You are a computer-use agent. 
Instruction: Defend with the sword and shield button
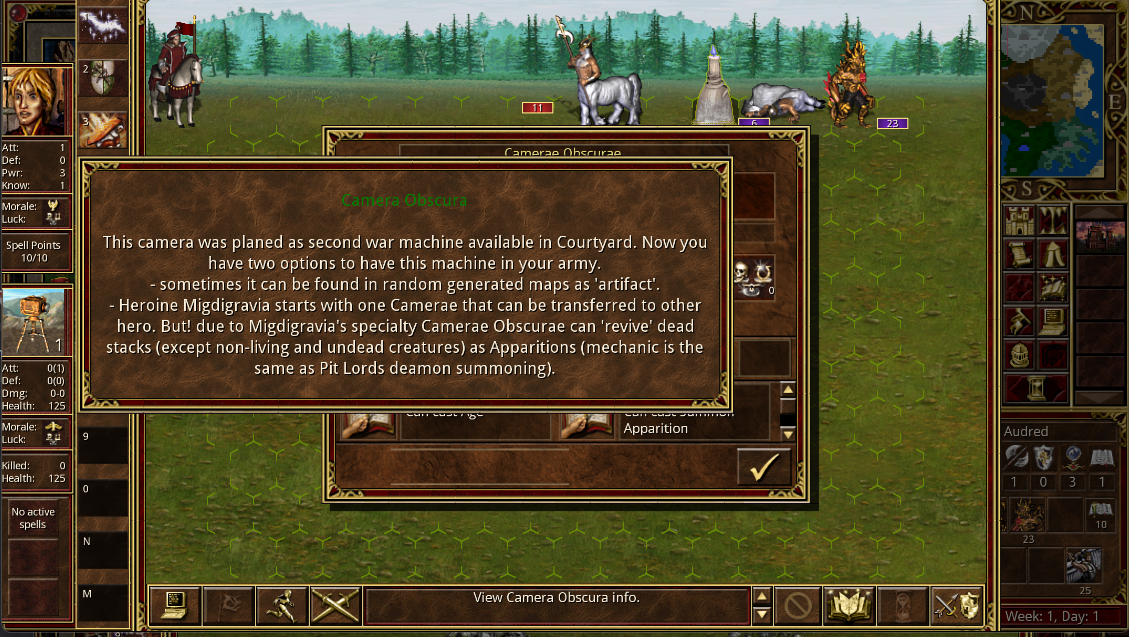pyautogui.click(x=956, y=605)
